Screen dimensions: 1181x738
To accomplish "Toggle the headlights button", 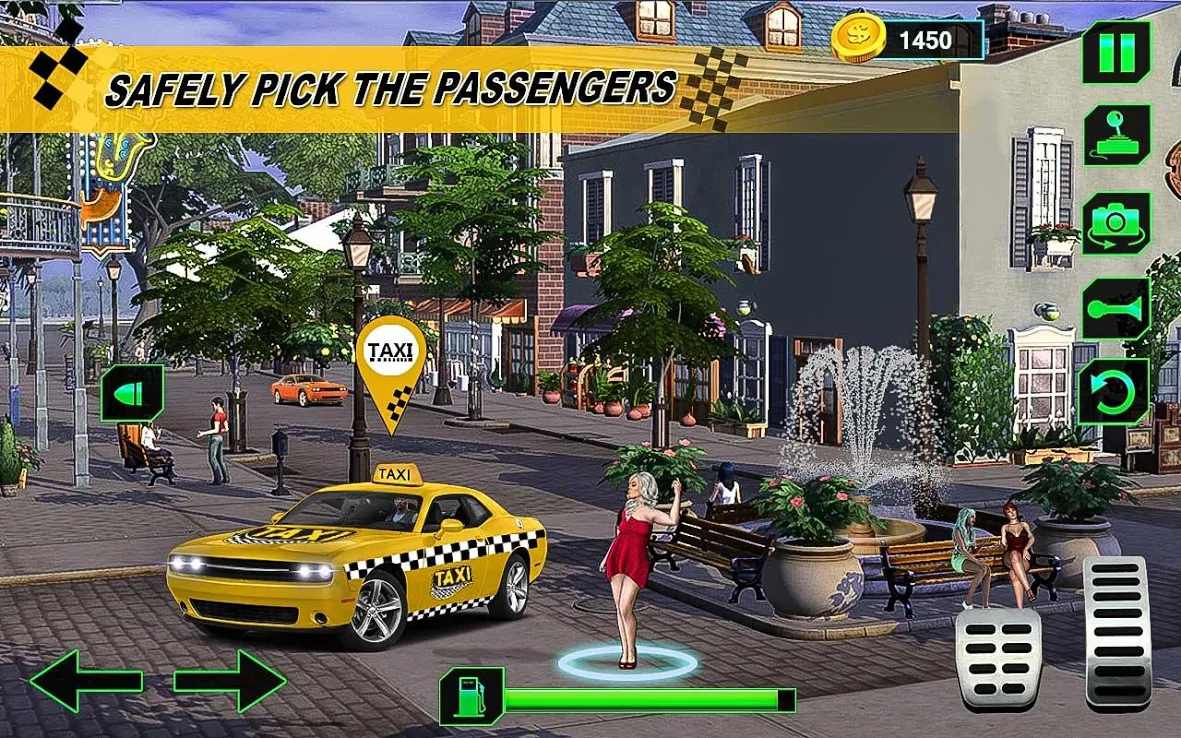I will (132, 393).
